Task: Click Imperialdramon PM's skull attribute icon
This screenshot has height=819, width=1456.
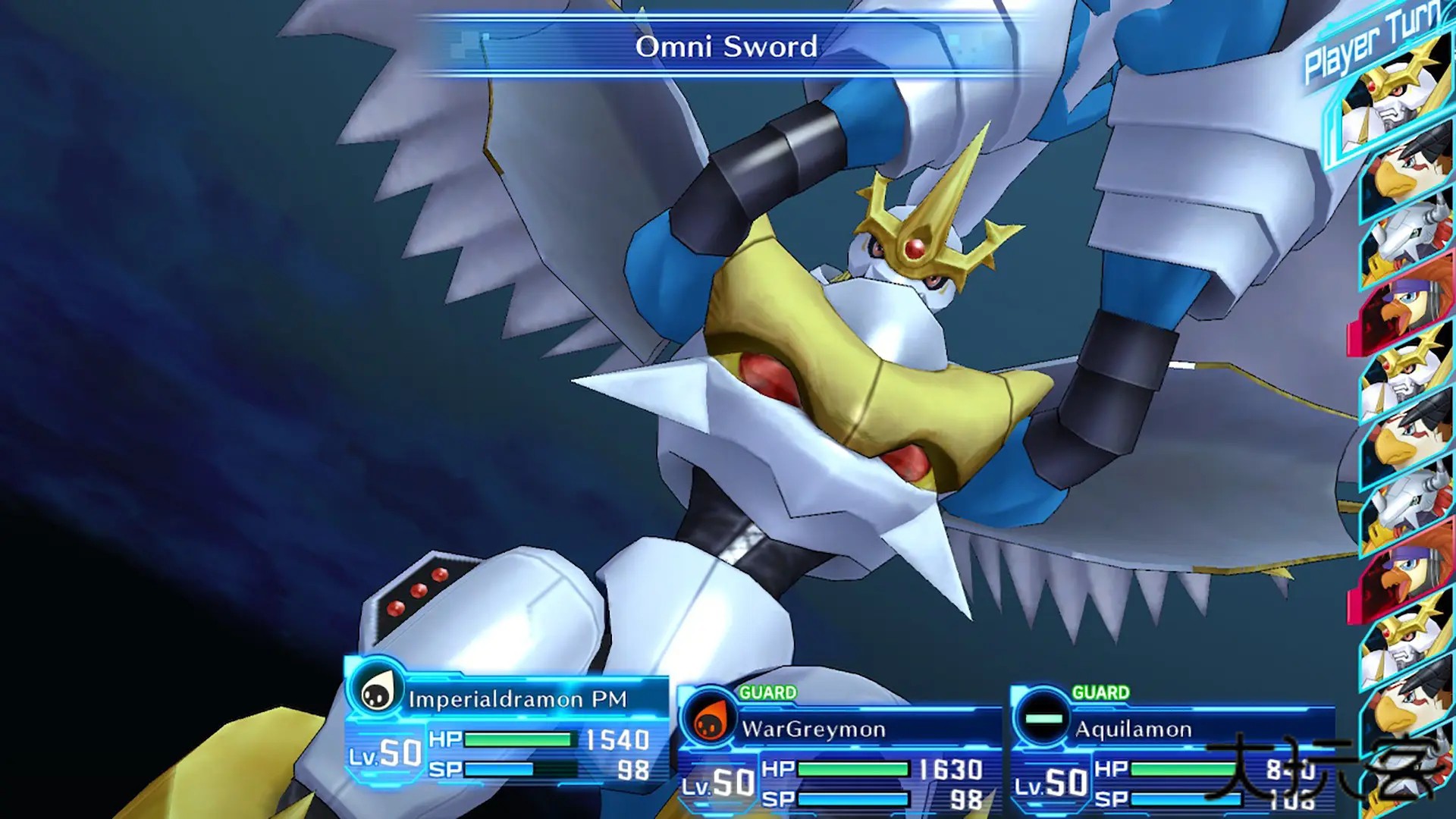Action: (376, 692)
